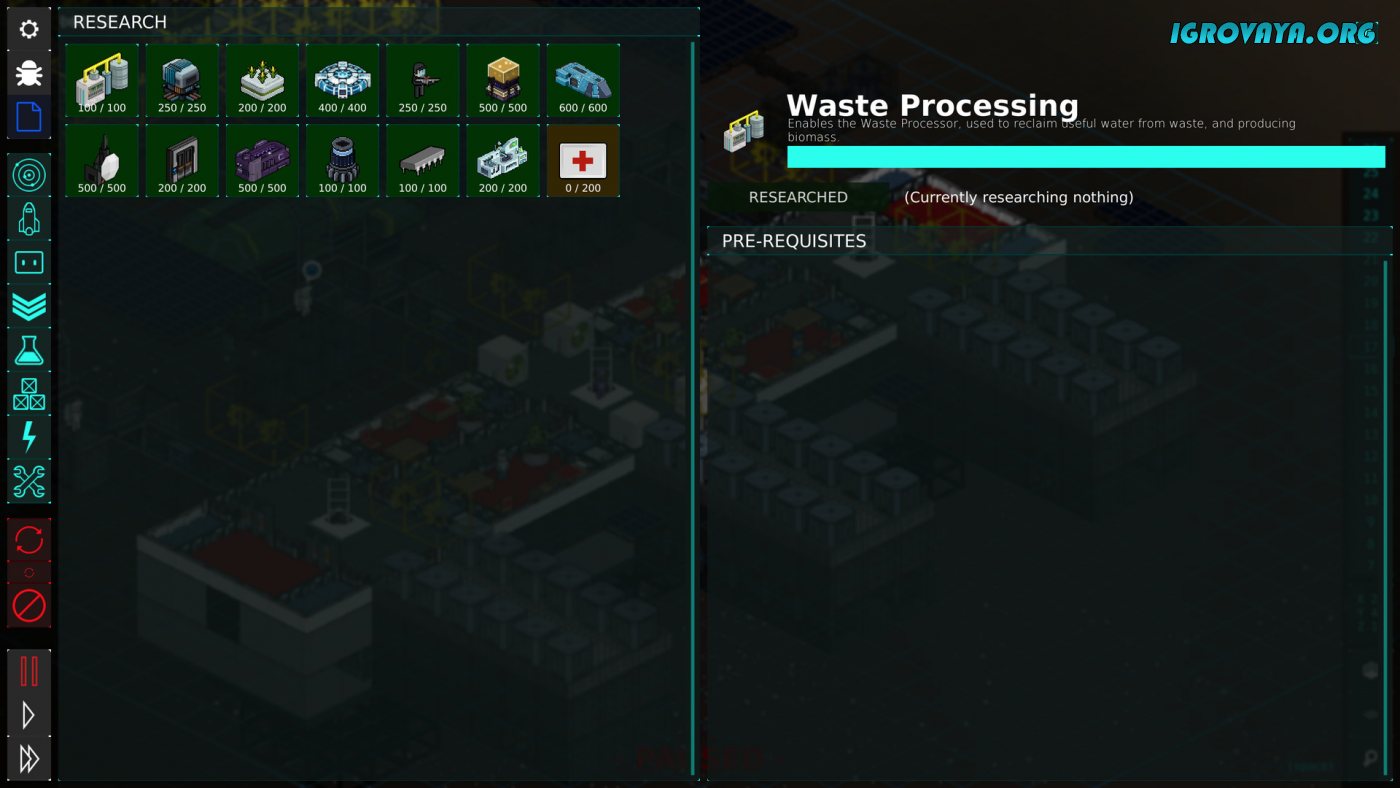The height and width of the screenshot is (788, 1400).
Task: Click the red cancel circle button
Action: tap(29, 605)
